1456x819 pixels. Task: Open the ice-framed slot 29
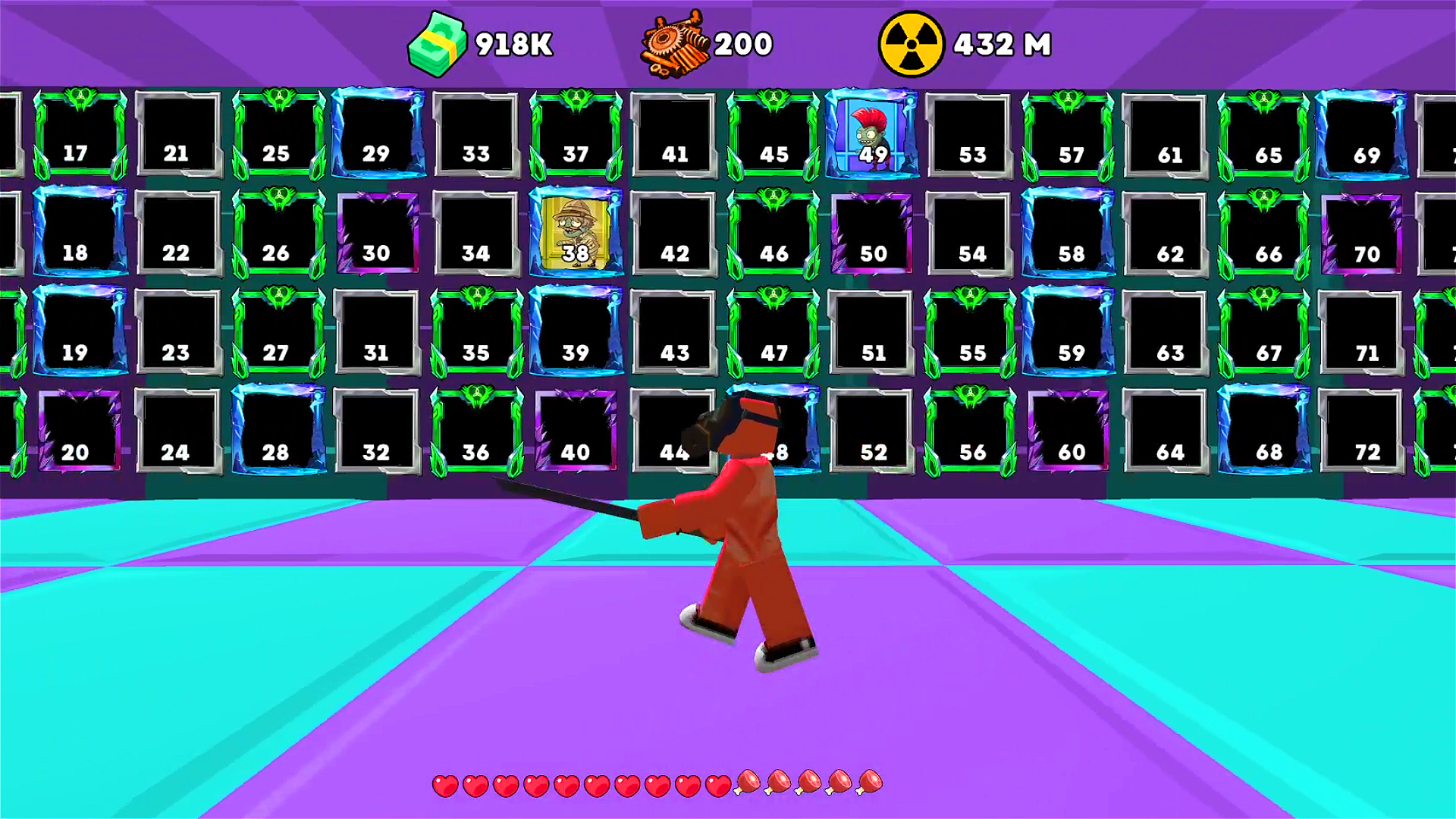coord(377,133)
